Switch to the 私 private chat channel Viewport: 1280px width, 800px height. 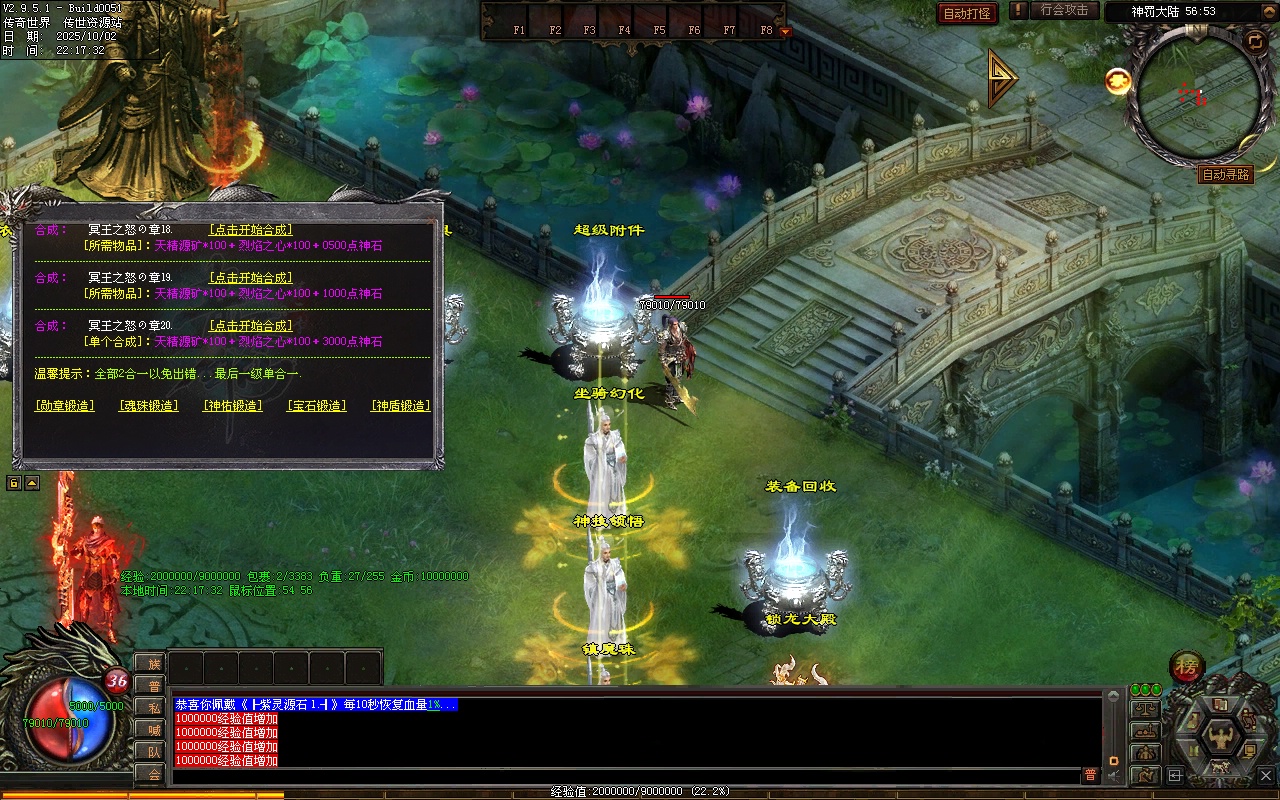(x=153, y=708)
